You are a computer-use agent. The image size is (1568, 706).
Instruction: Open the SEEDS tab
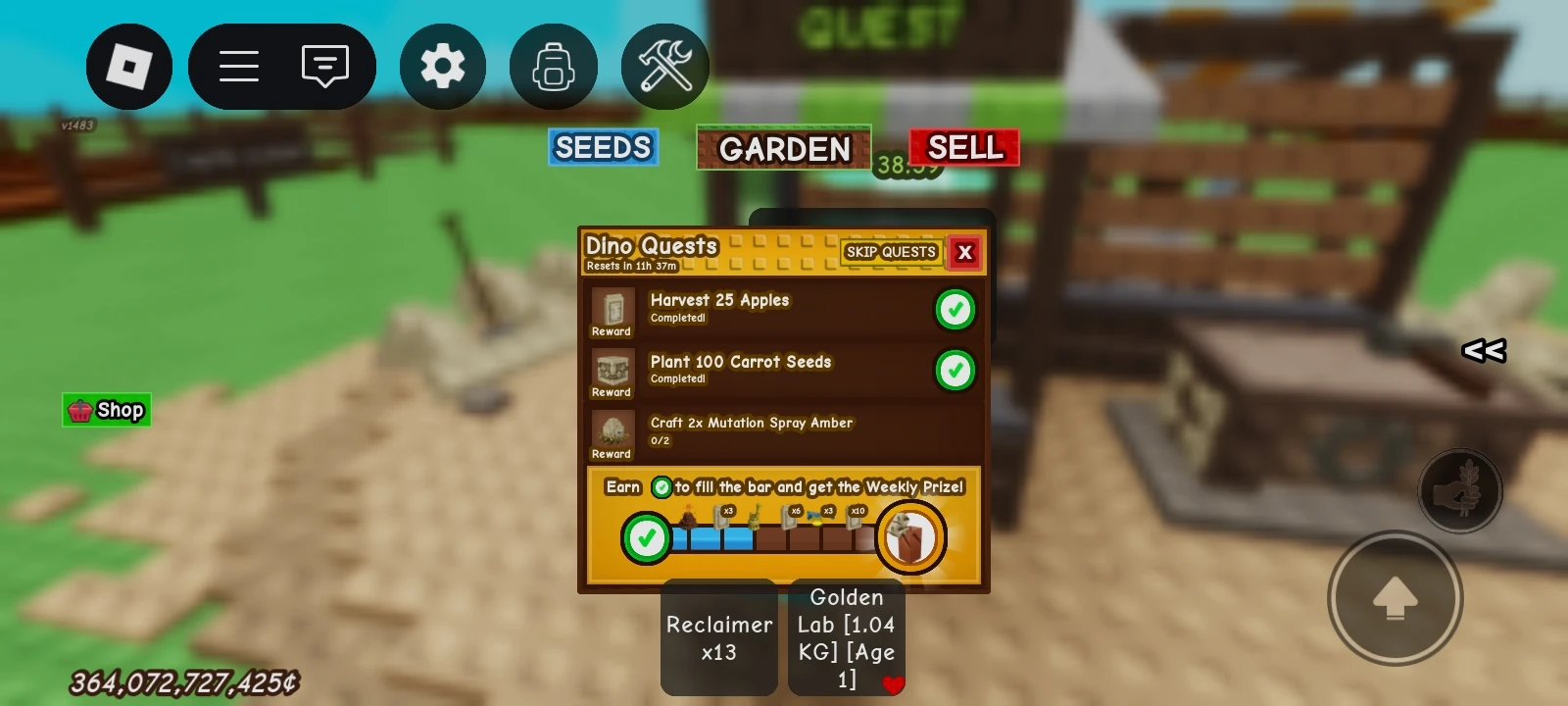pyautogui.click(x=603, y=148)
